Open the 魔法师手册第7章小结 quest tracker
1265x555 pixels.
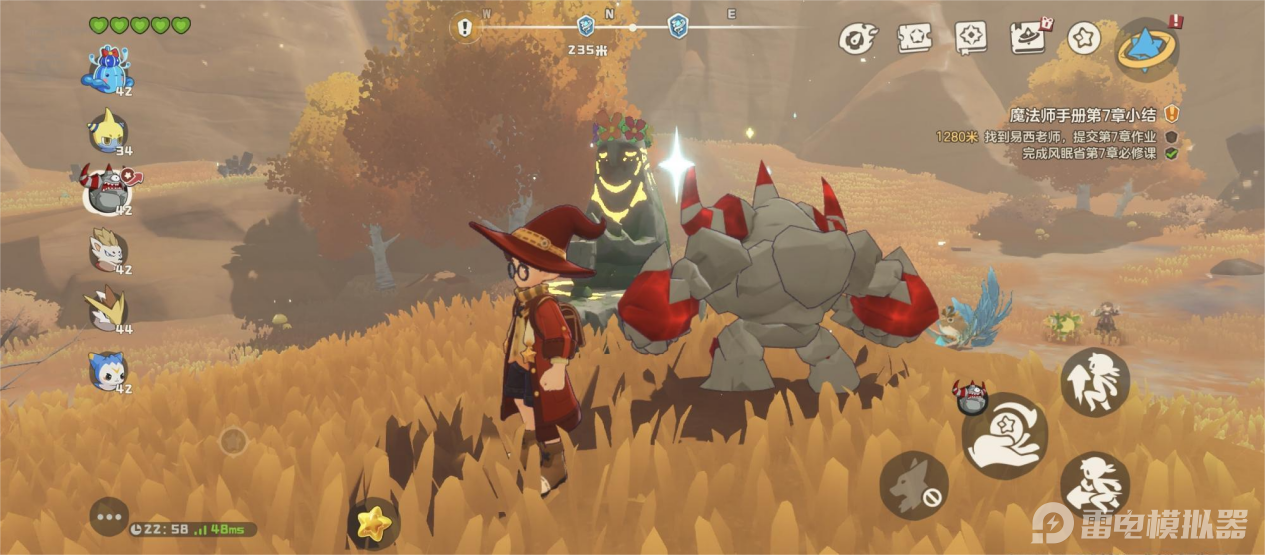1085,115
